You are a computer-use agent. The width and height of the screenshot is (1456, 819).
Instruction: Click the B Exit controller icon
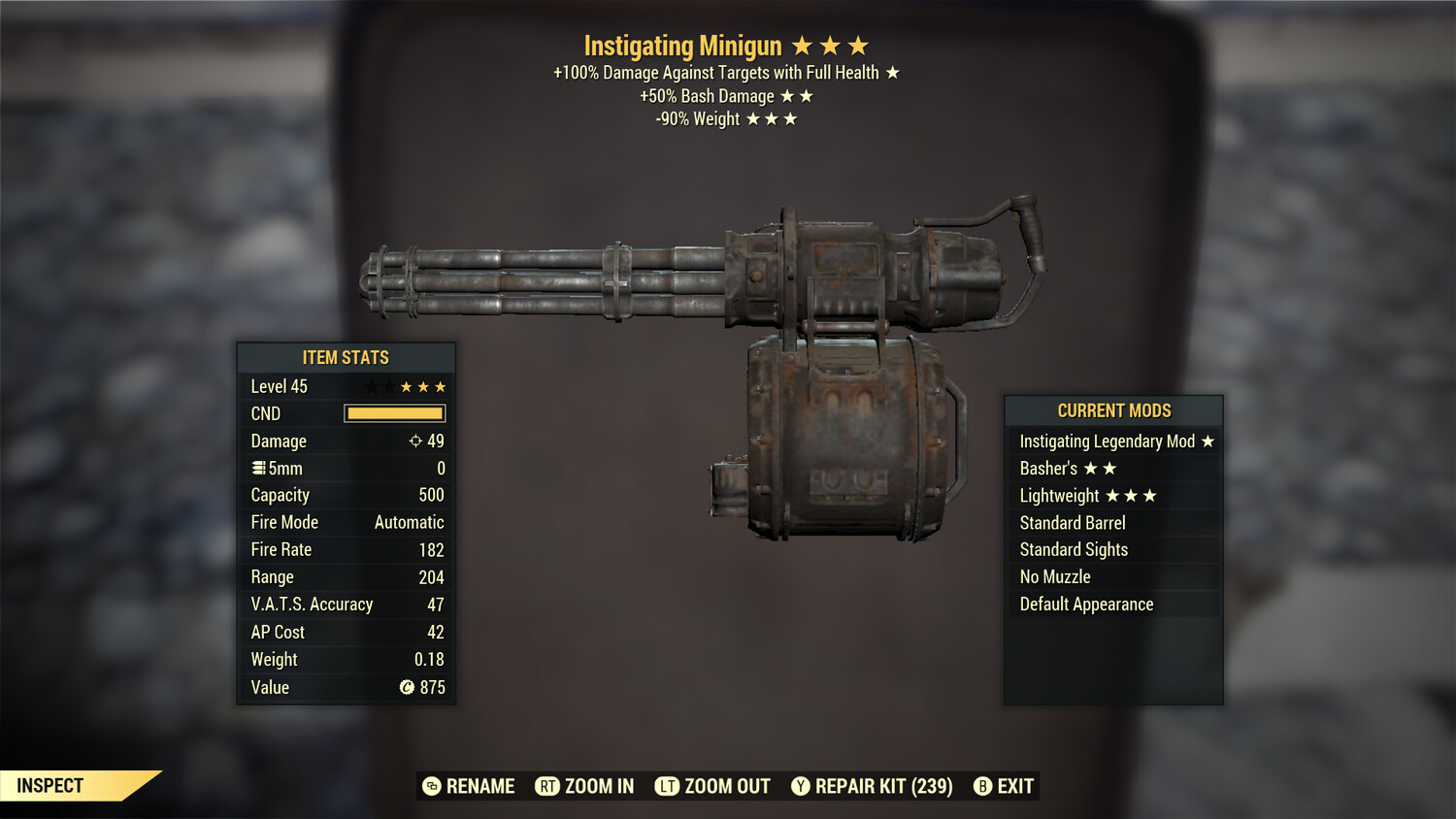click(982, 786)
